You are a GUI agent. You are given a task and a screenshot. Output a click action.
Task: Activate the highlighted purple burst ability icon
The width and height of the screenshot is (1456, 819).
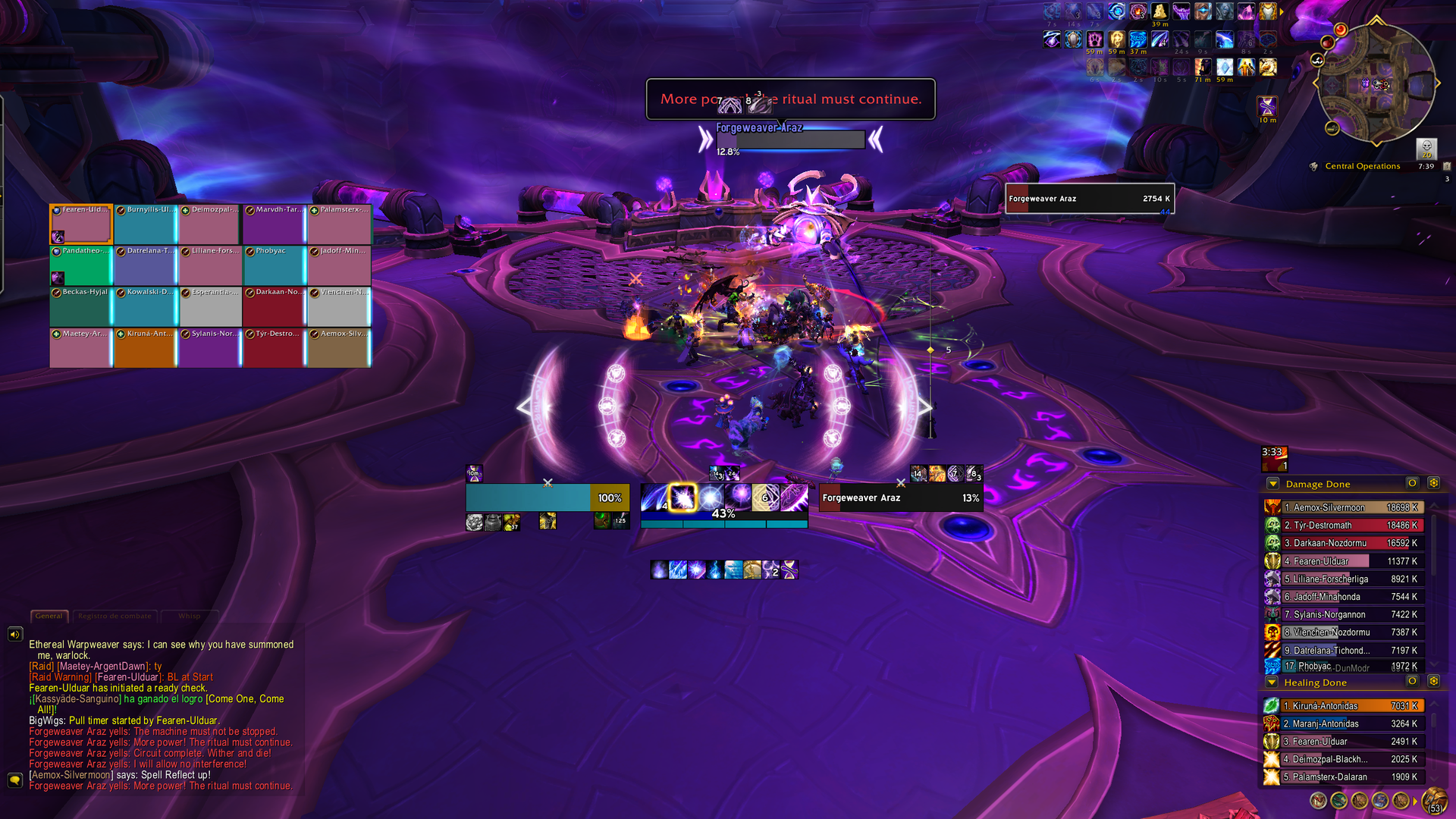point(682,497)
